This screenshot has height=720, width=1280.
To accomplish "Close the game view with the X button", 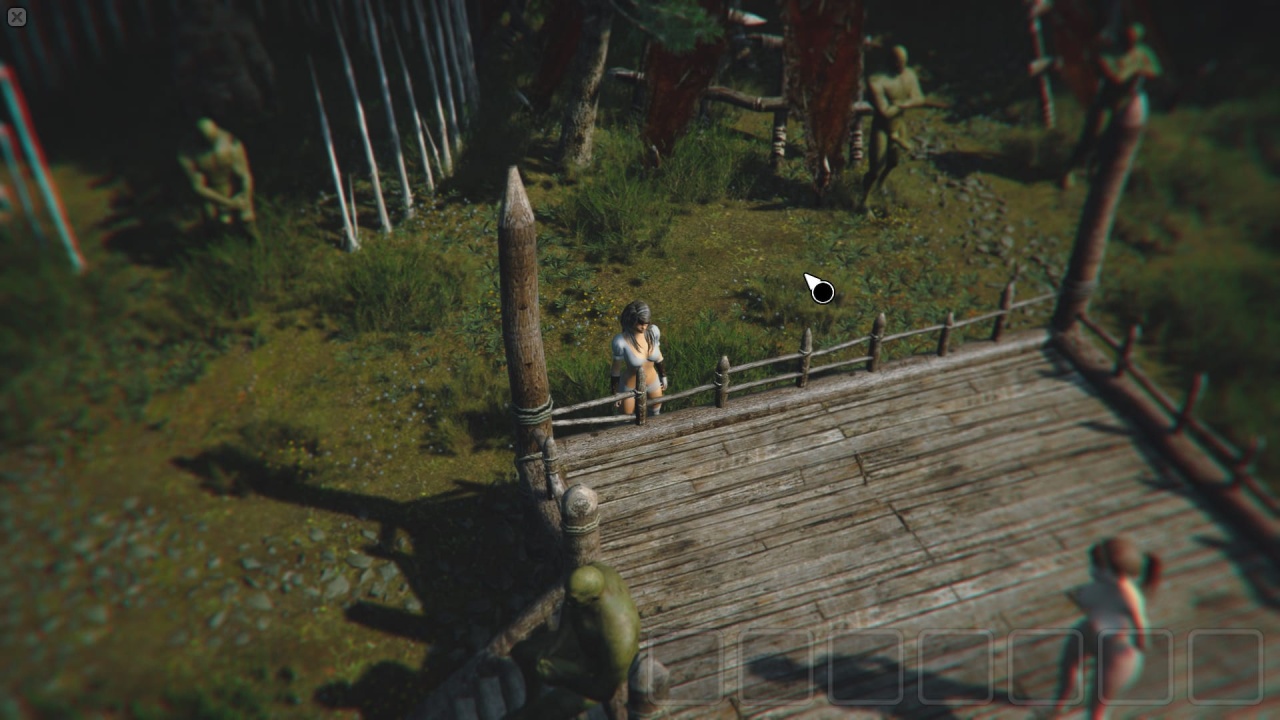I will 17,17.
